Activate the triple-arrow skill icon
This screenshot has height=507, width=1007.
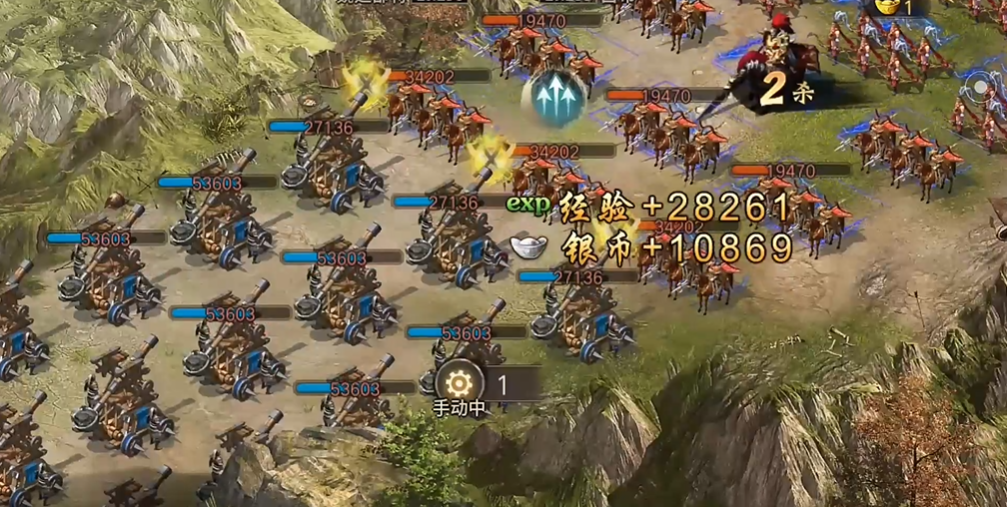pos(553,97)
